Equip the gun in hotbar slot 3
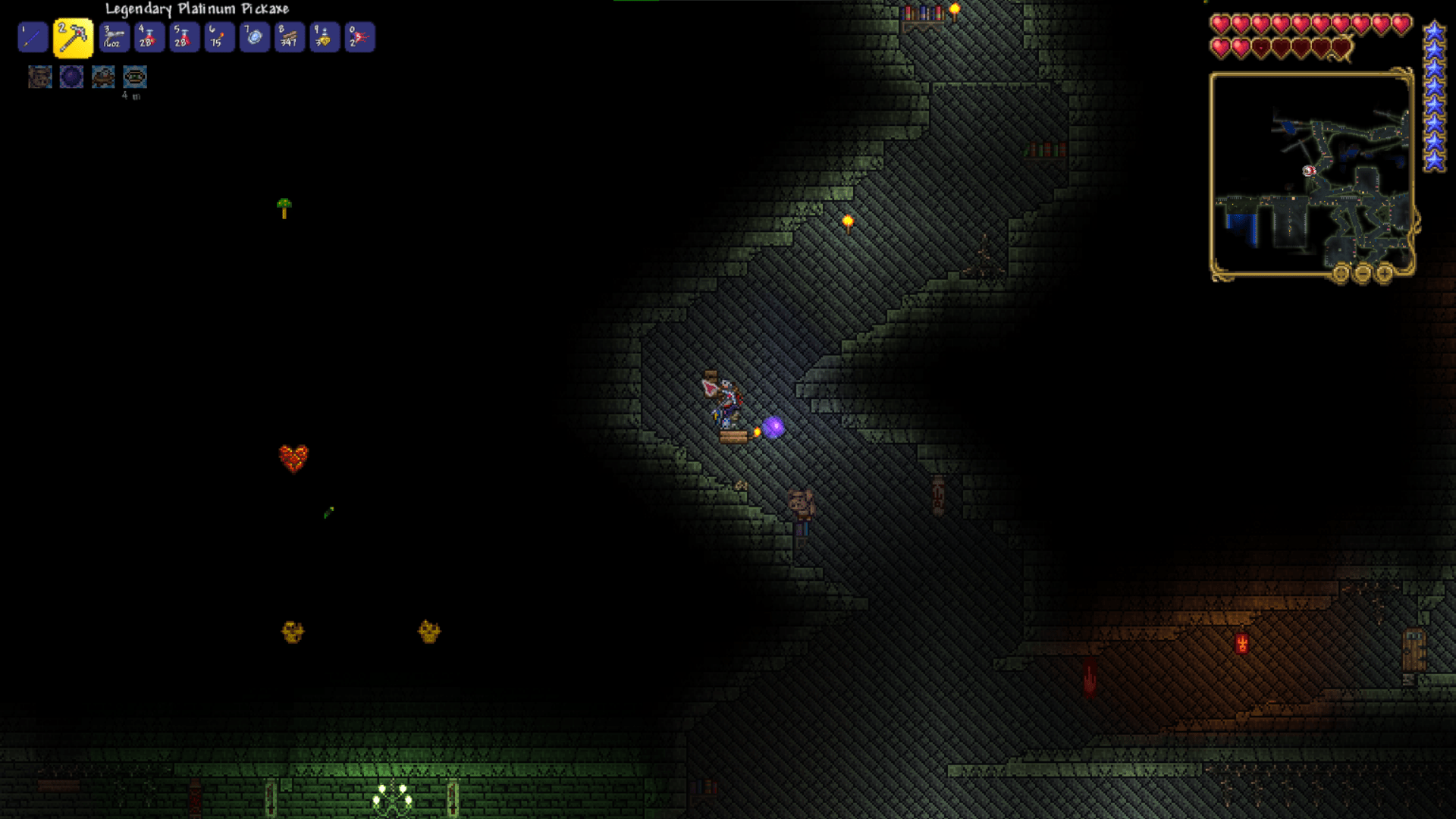 point(113,37)
